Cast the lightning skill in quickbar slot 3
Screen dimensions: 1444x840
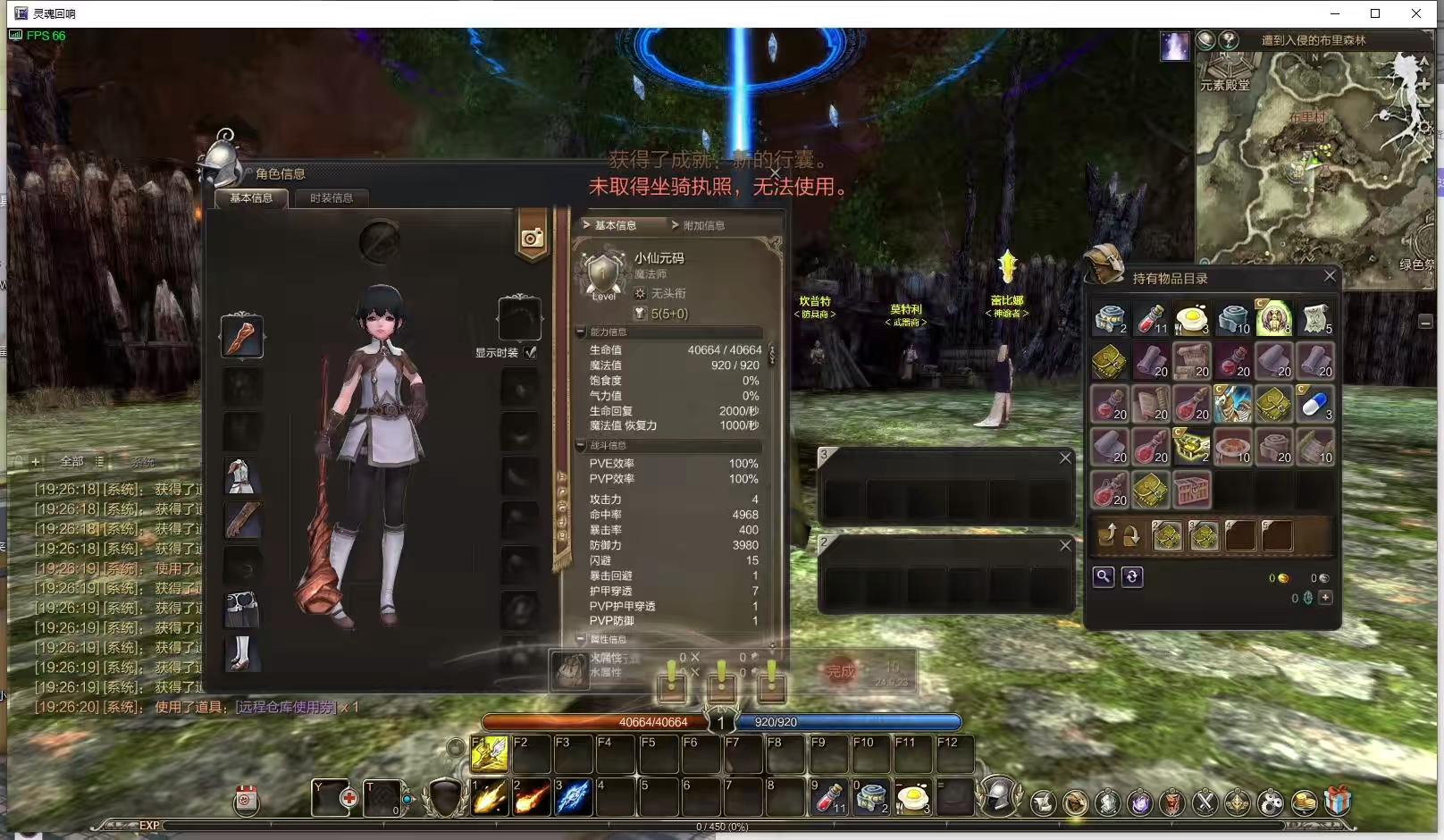573,797
